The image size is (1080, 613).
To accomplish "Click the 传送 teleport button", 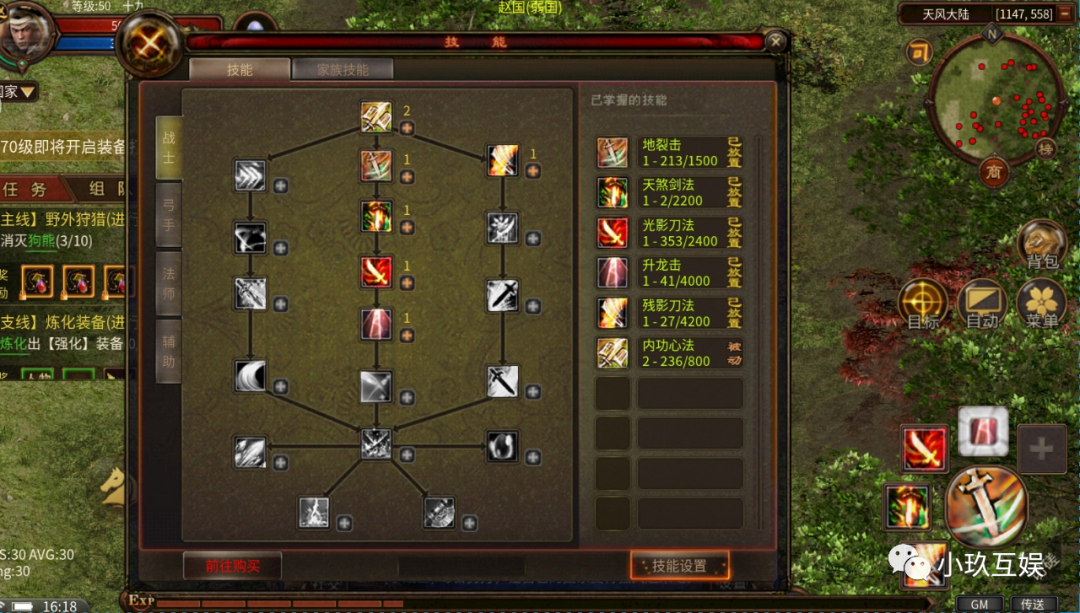I will 1033,604.
